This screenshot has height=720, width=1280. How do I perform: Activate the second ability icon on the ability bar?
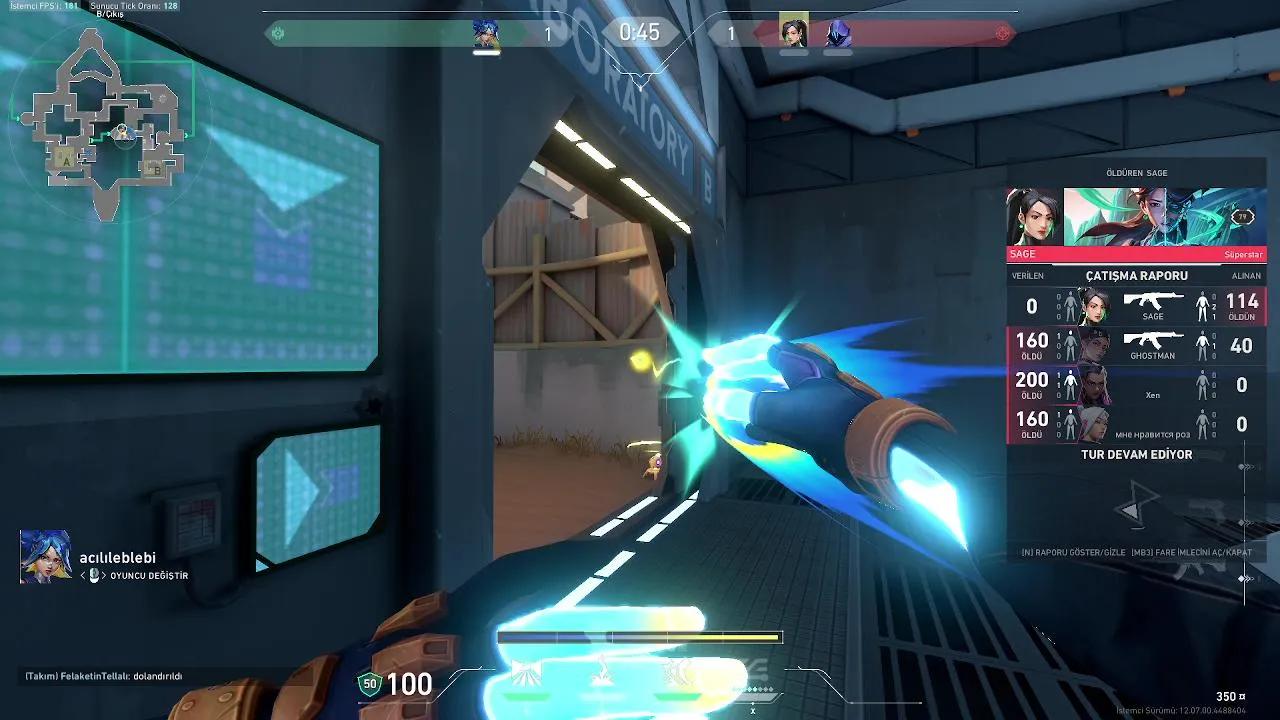[604, 674]
